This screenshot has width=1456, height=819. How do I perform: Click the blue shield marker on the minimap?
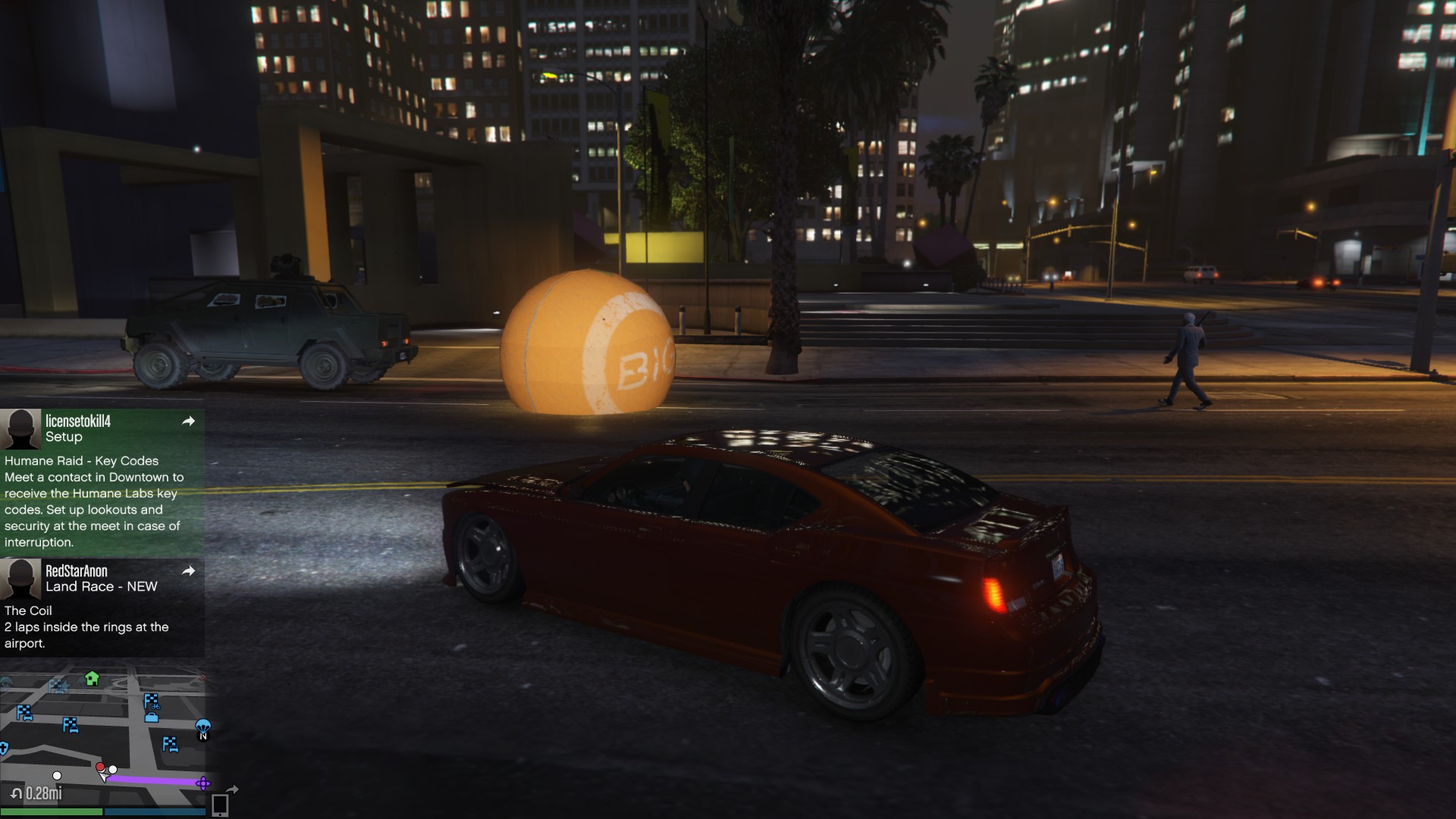coord(4,748)
